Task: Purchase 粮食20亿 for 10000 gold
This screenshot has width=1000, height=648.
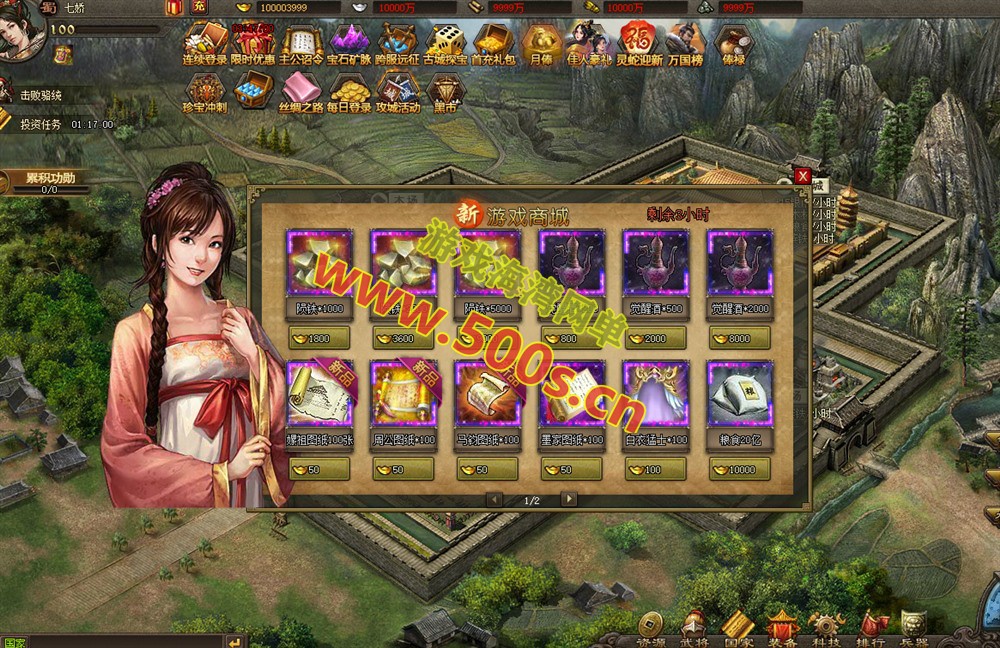Action: (x=739, y=469)
